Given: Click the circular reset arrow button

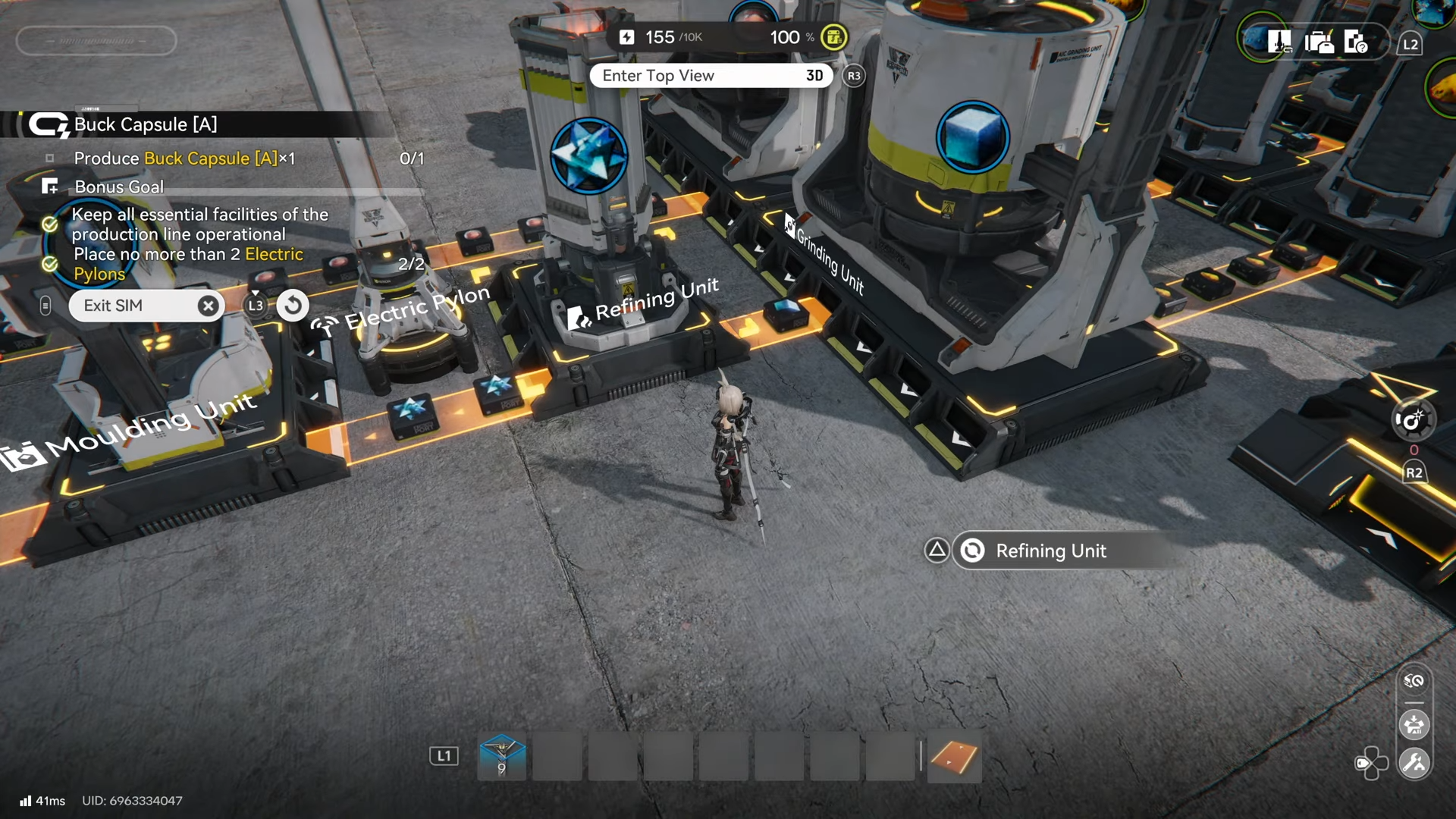Looking at the screenshot, I should click(293, 306).
